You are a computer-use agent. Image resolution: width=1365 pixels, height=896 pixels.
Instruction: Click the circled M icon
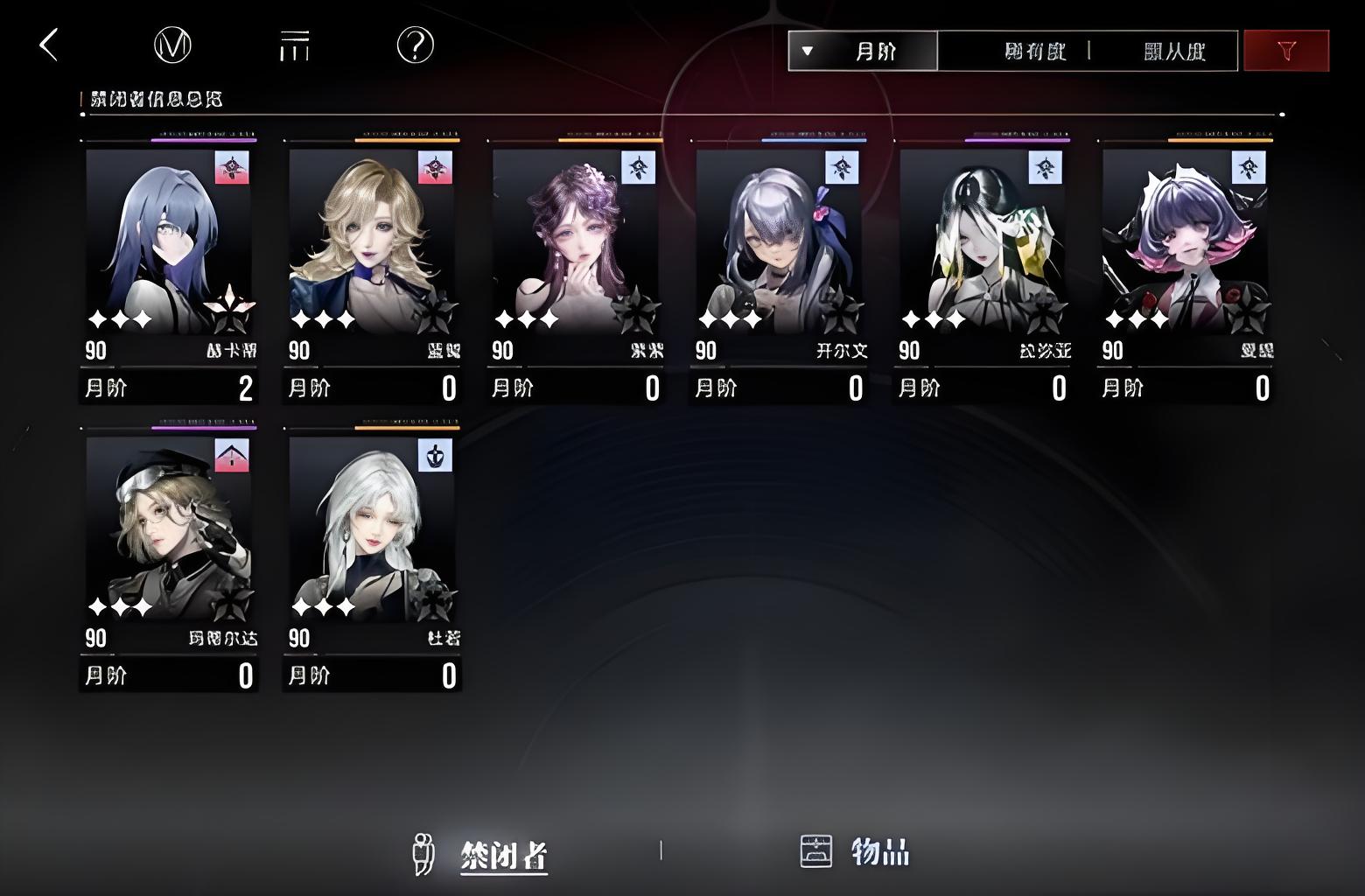(x=172, y=45)
